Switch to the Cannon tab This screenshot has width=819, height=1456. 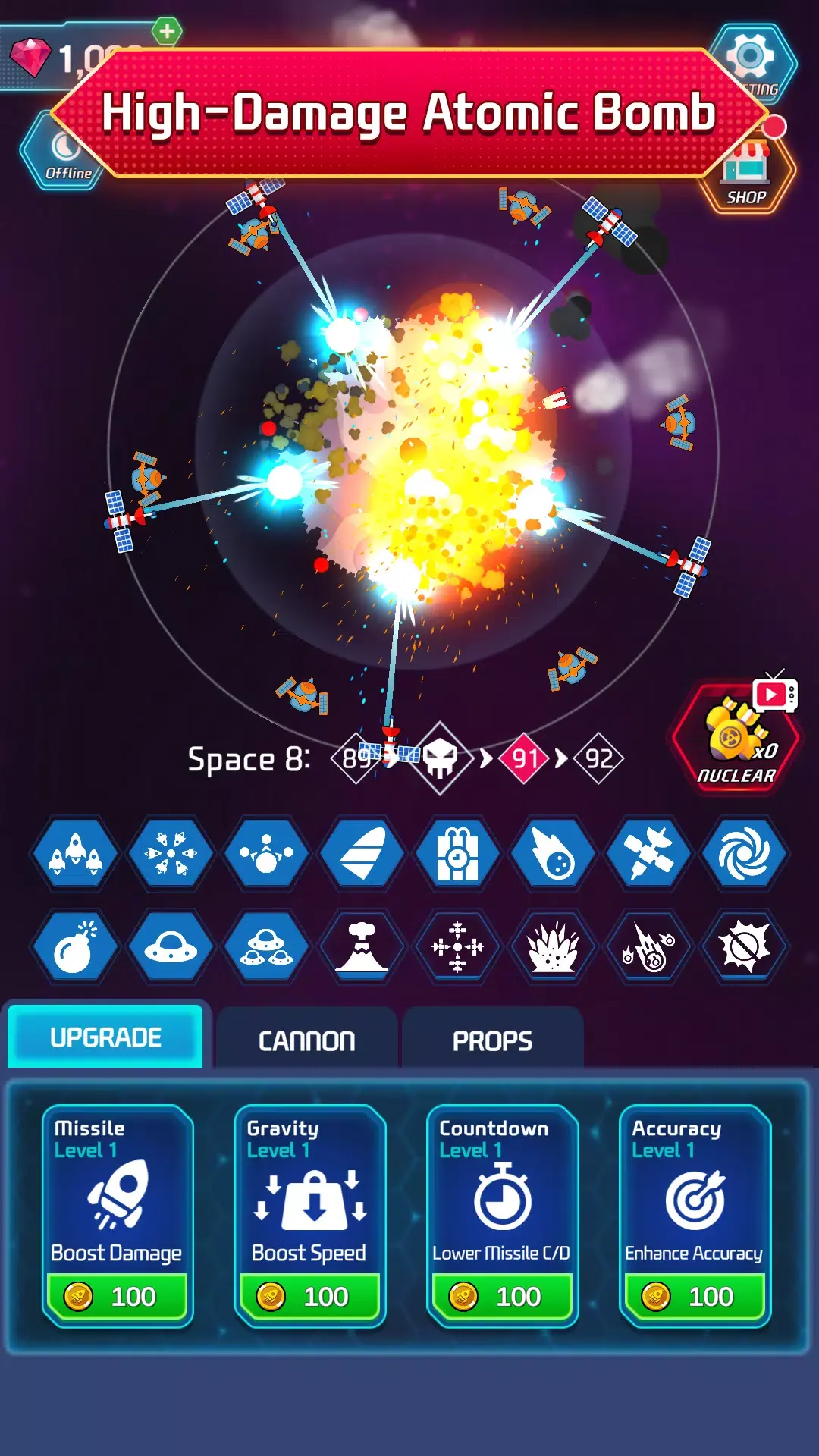[306, 1040]
